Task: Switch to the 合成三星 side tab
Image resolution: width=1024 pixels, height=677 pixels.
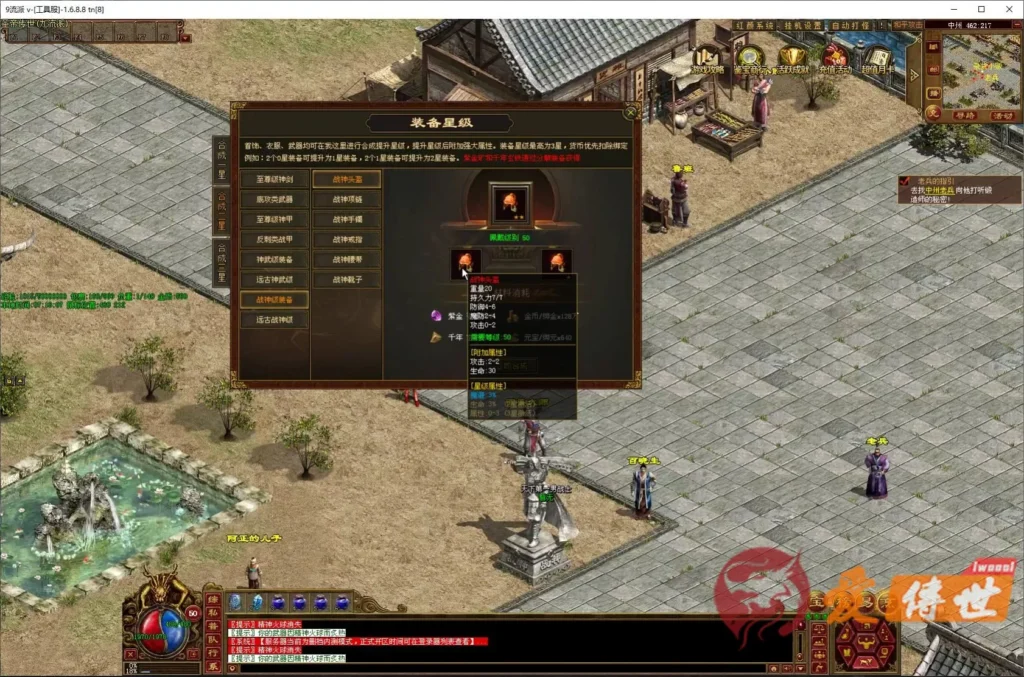Action: pos(221,263)
